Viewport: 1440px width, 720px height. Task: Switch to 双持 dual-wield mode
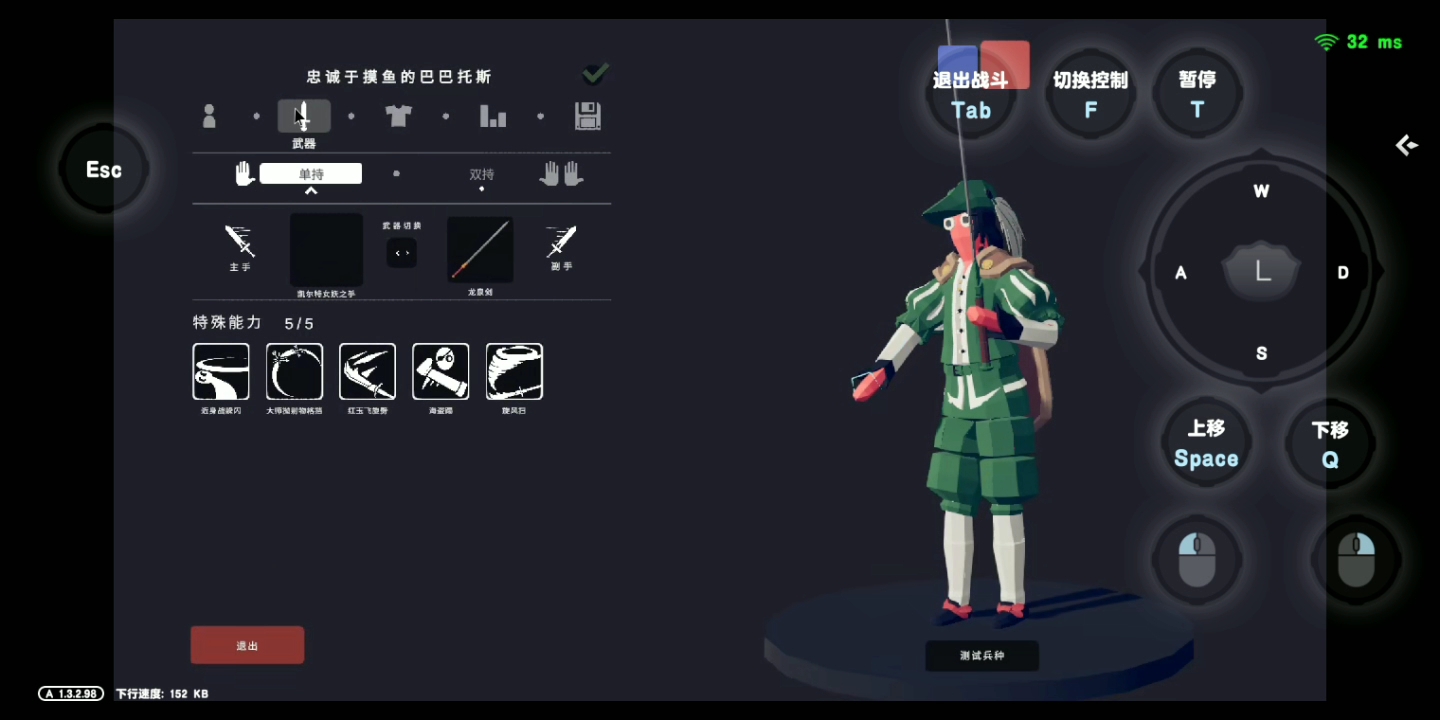[483, 173]
